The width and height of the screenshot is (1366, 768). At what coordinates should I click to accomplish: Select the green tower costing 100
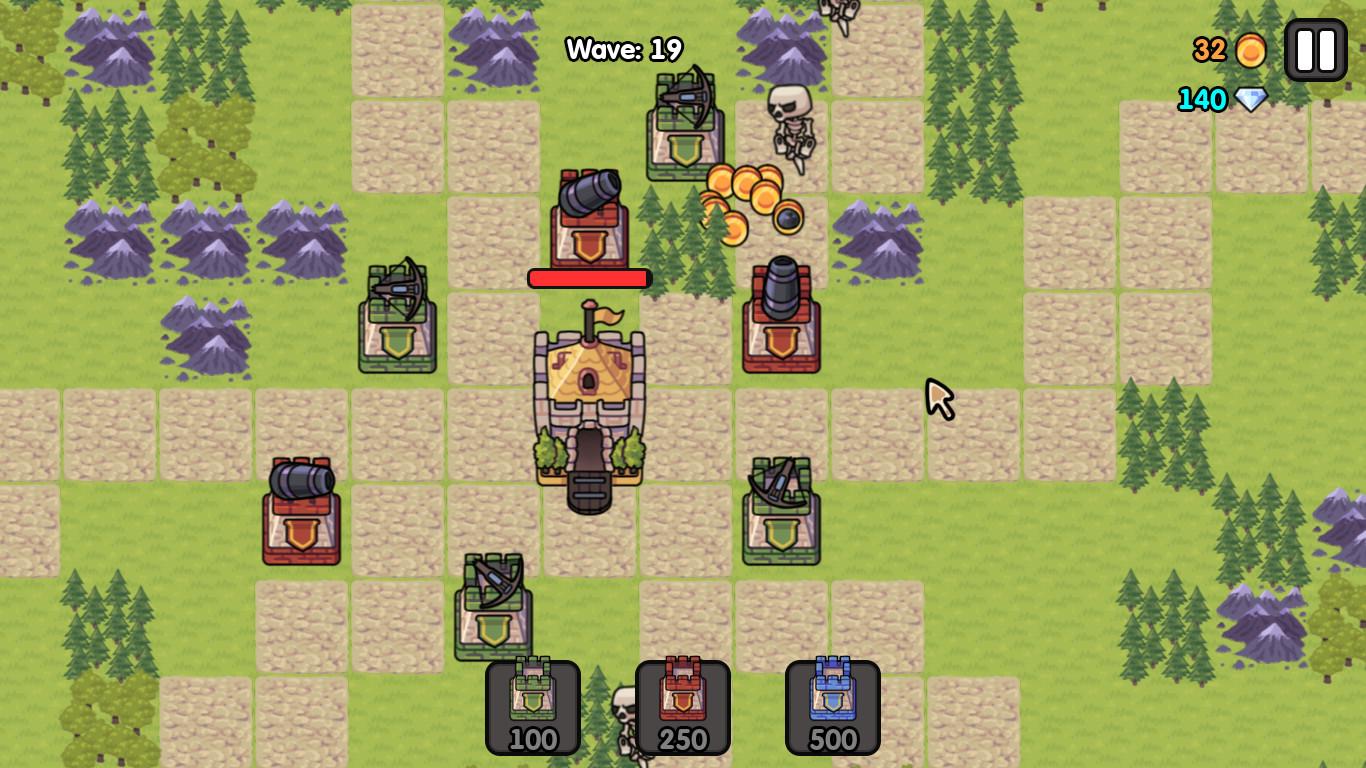(x=533, y=705)
